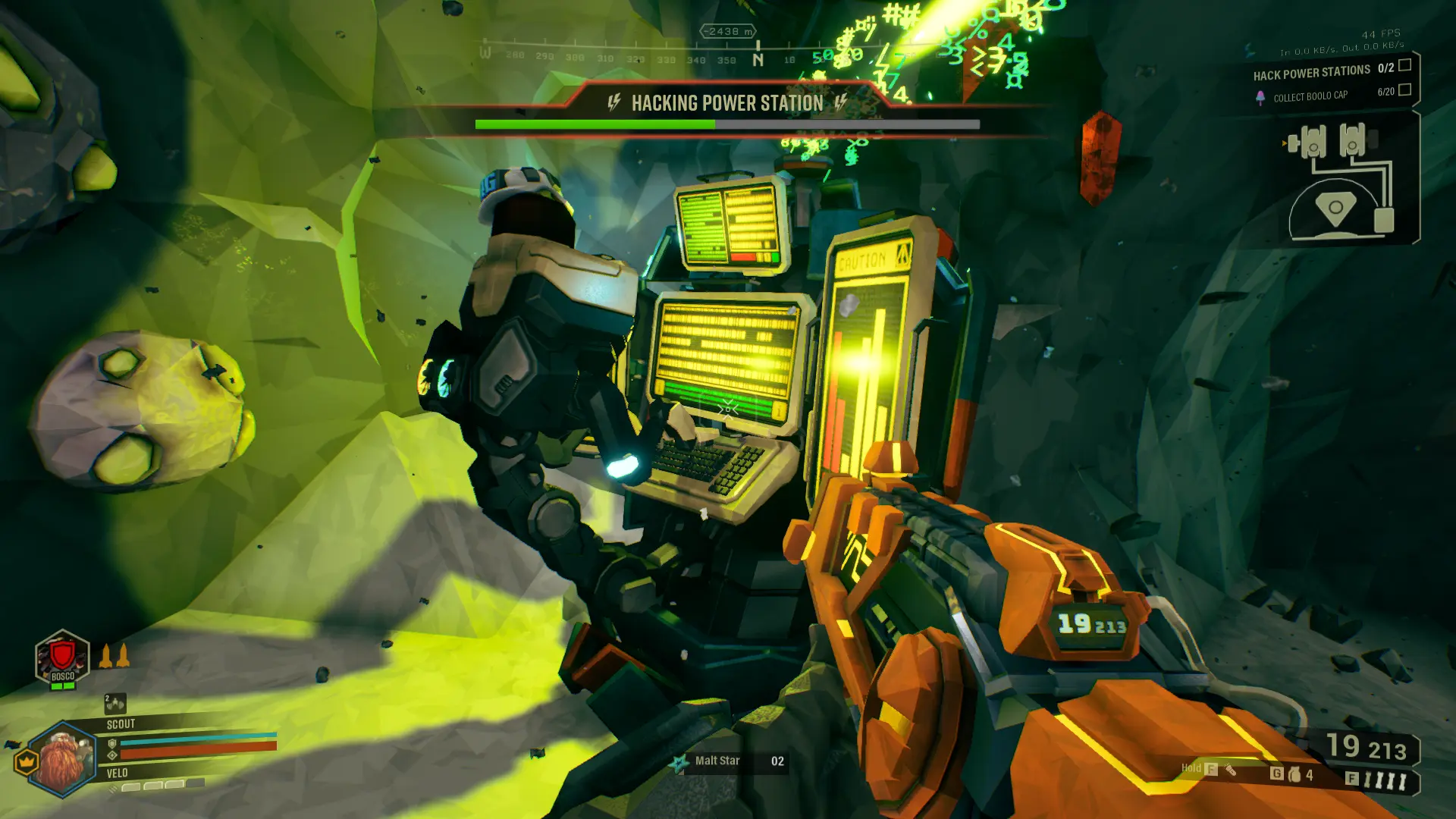Select the purple Boolo Cap mushroom icon

1260,98
